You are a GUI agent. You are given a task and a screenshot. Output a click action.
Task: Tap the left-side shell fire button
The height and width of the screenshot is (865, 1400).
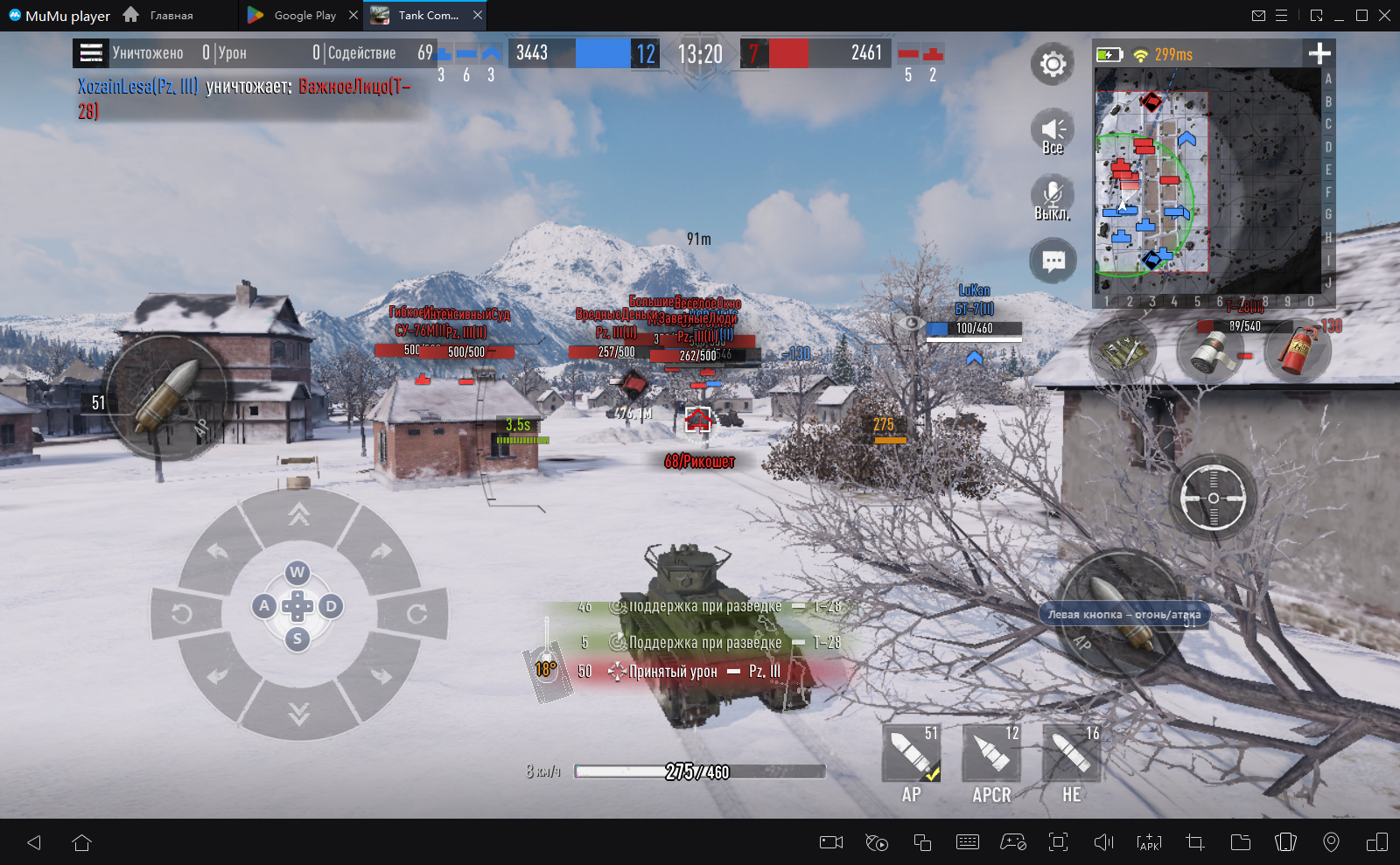(x=169, y=399)
